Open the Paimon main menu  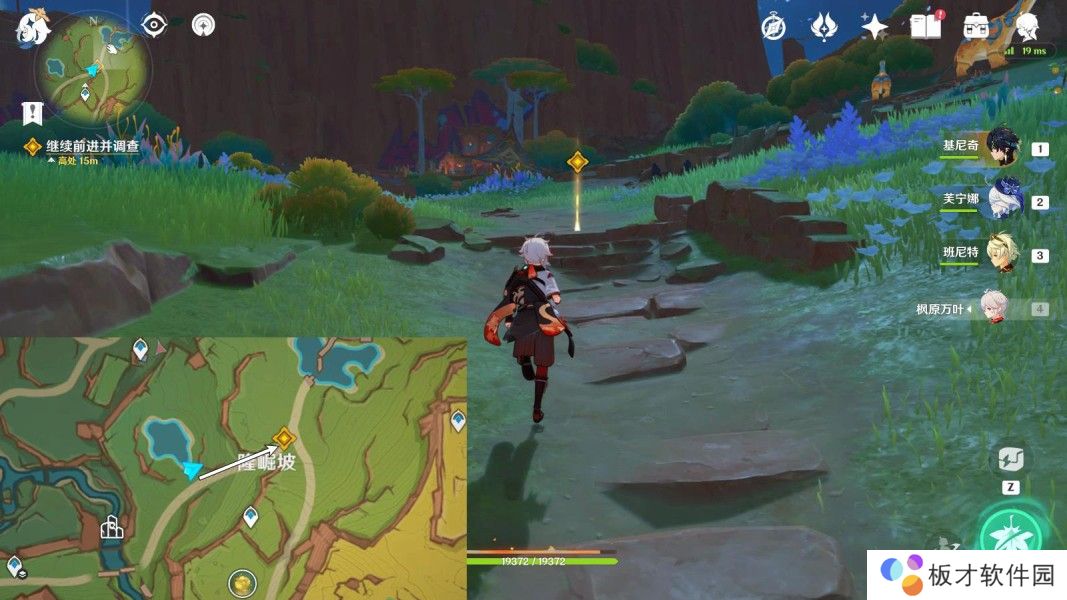(32, 28)
